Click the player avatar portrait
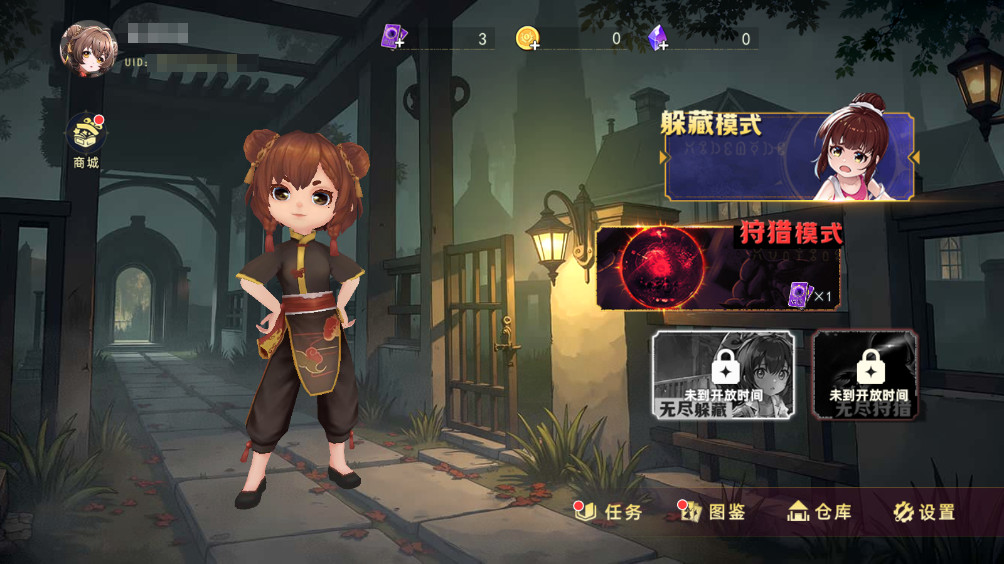Viewport: 1004px width, 564px height. tap(88, 48)
